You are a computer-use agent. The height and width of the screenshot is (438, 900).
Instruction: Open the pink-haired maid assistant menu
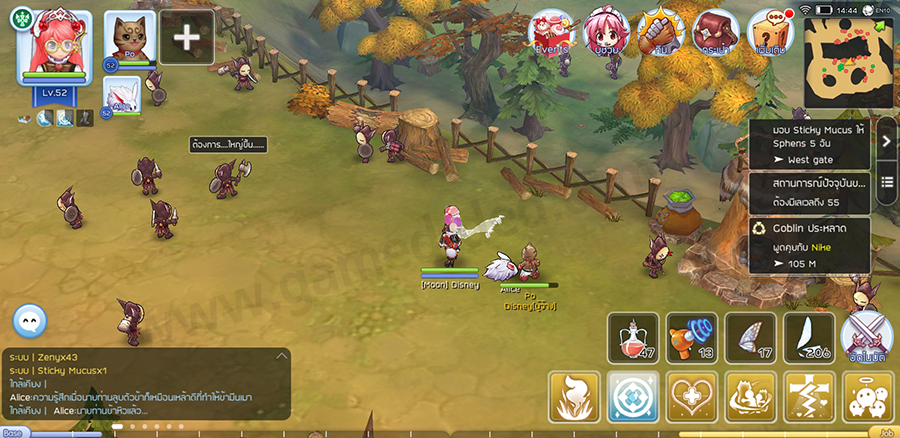(605, 33)
